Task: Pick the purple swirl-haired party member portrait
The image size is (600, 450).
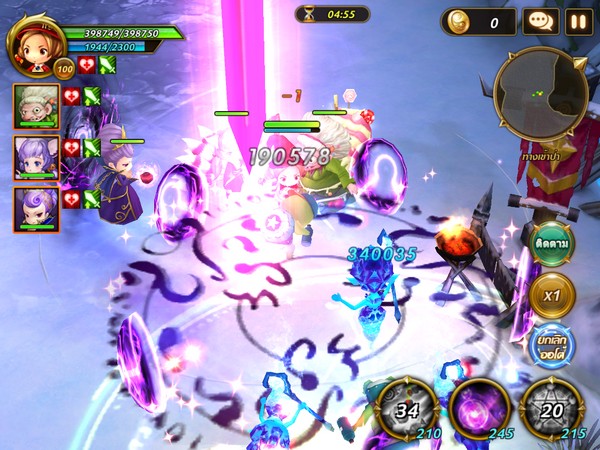Action: [x=35, y=207]
